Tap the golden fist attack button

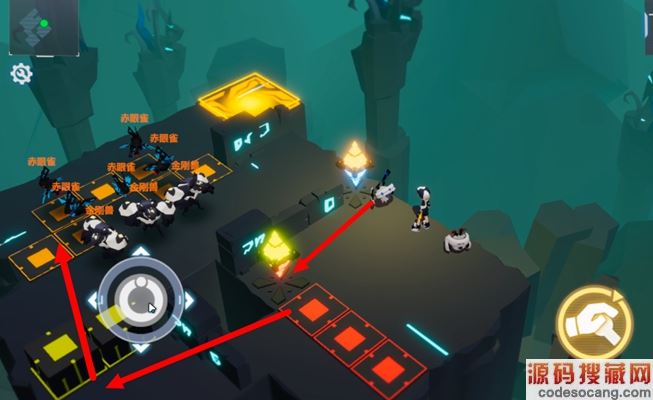point(595,321)
